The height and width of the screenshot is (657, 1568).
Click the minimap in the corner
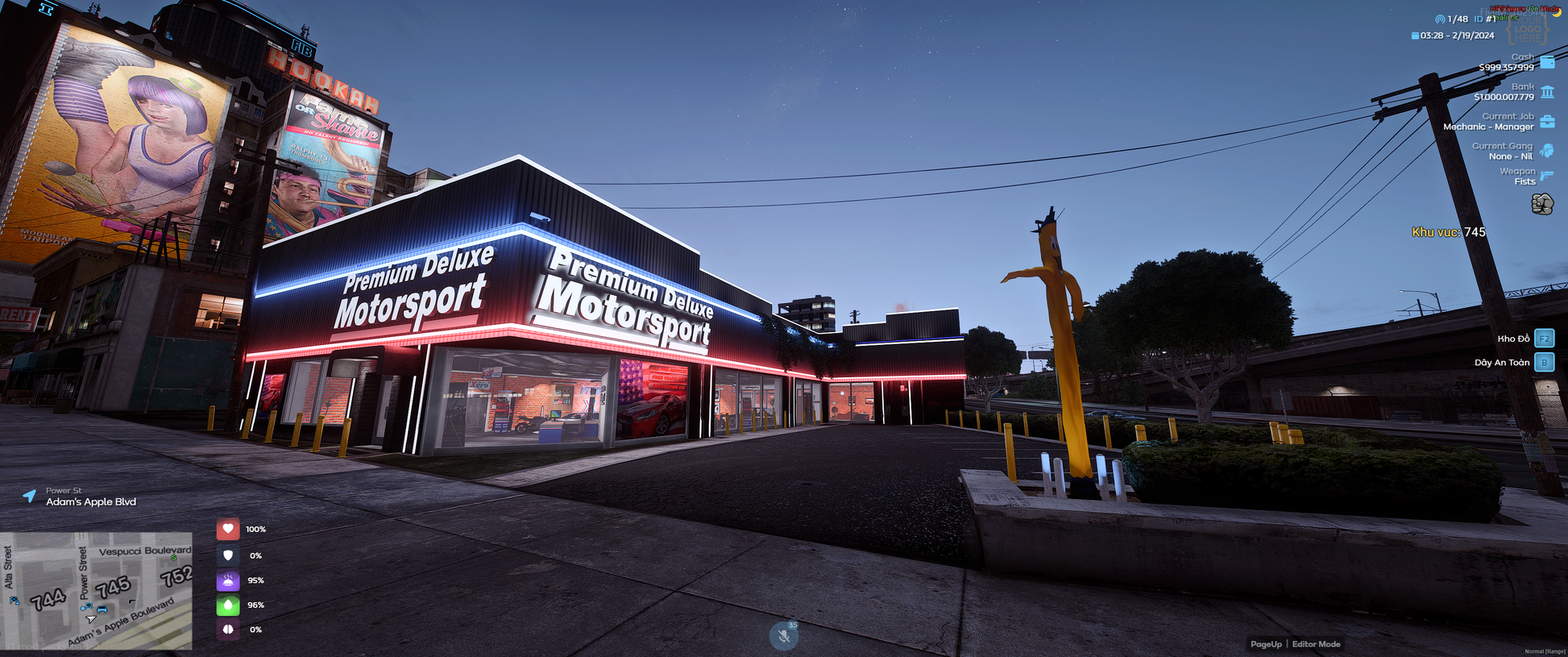coord(96,590)
